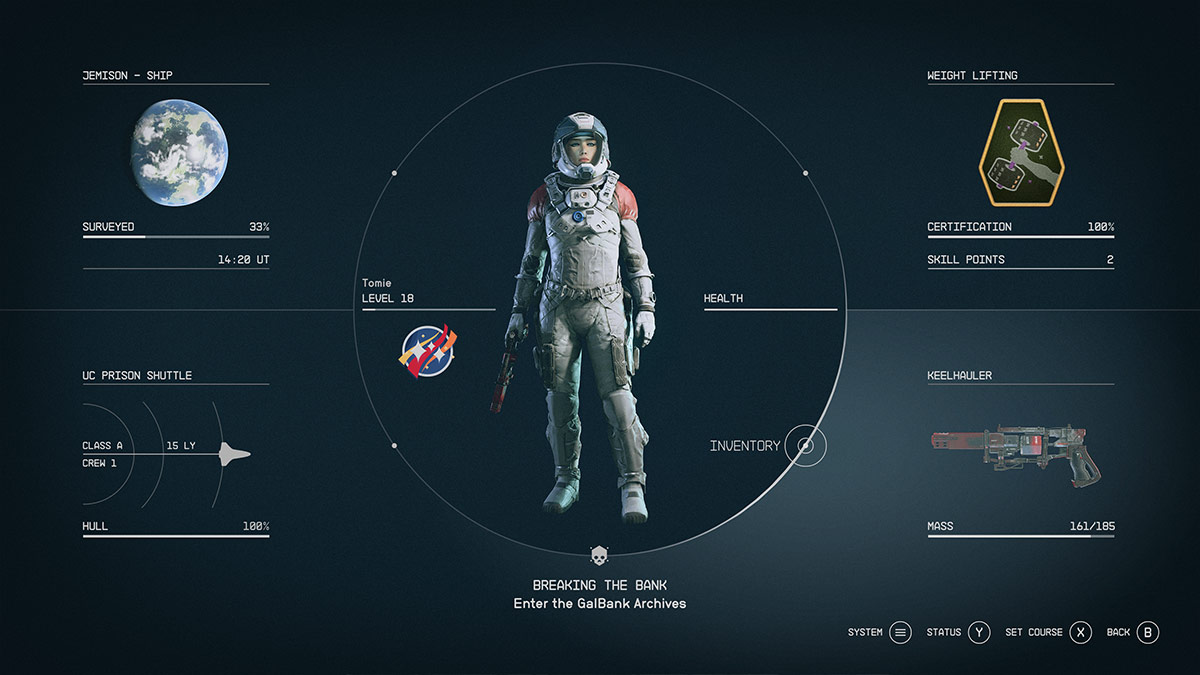This screenshot has height=675, width=1200.
Task: Open the Weight Lifting skills badge
Action: 1021,153
